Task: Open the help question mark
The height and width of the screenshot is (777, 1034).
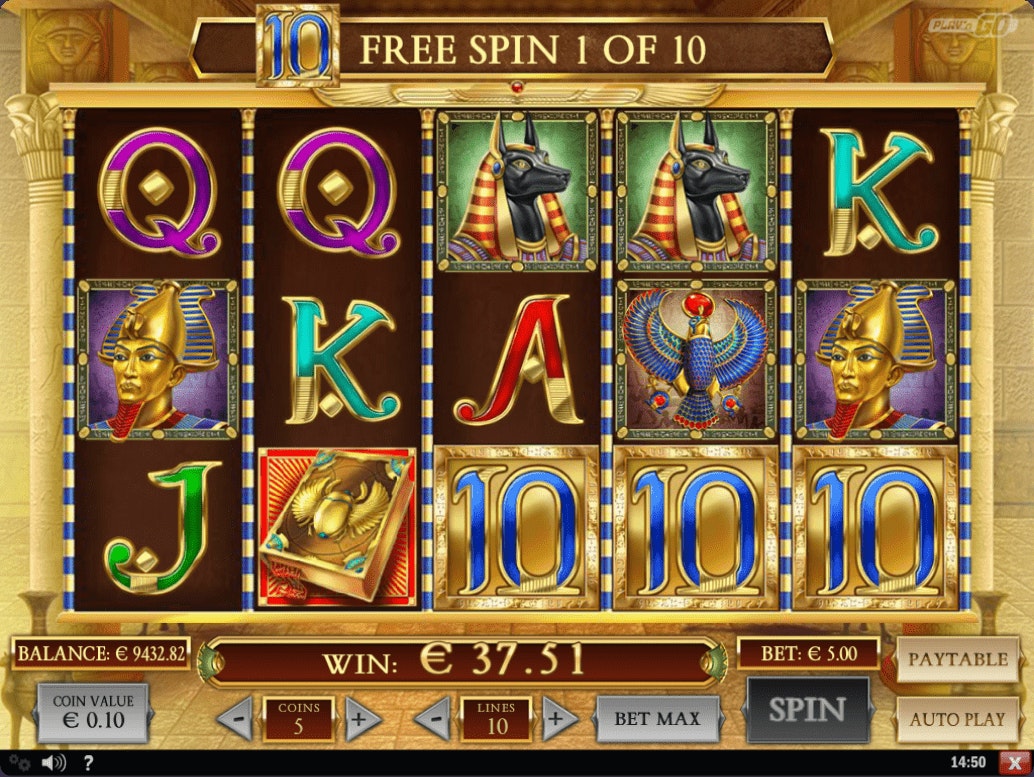Action: (x=88, y=763)
